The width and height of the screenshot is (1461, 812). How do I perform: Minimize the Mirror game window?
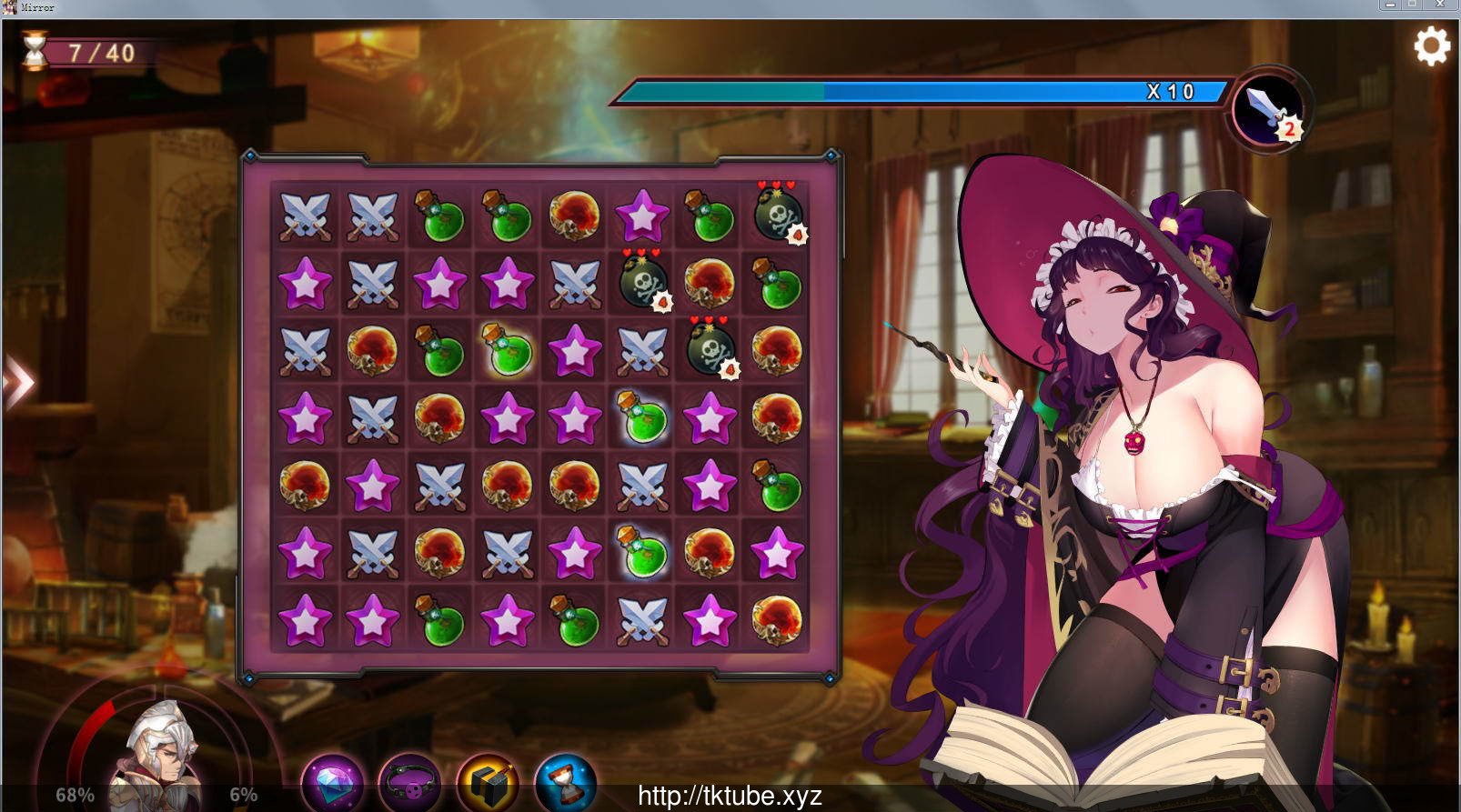coord(1388,5)
